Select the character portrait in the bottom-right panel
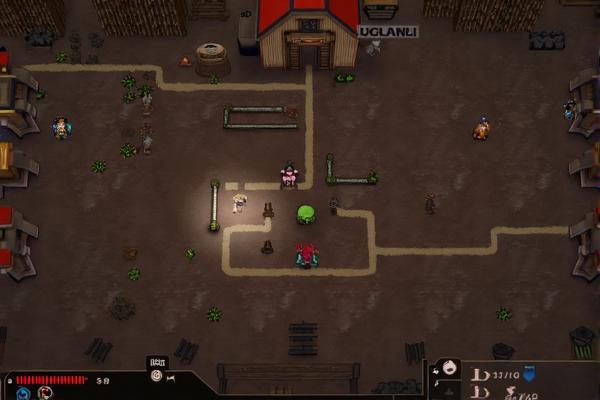The height and width of the screenshot is (400, 600). coord(450,368)
